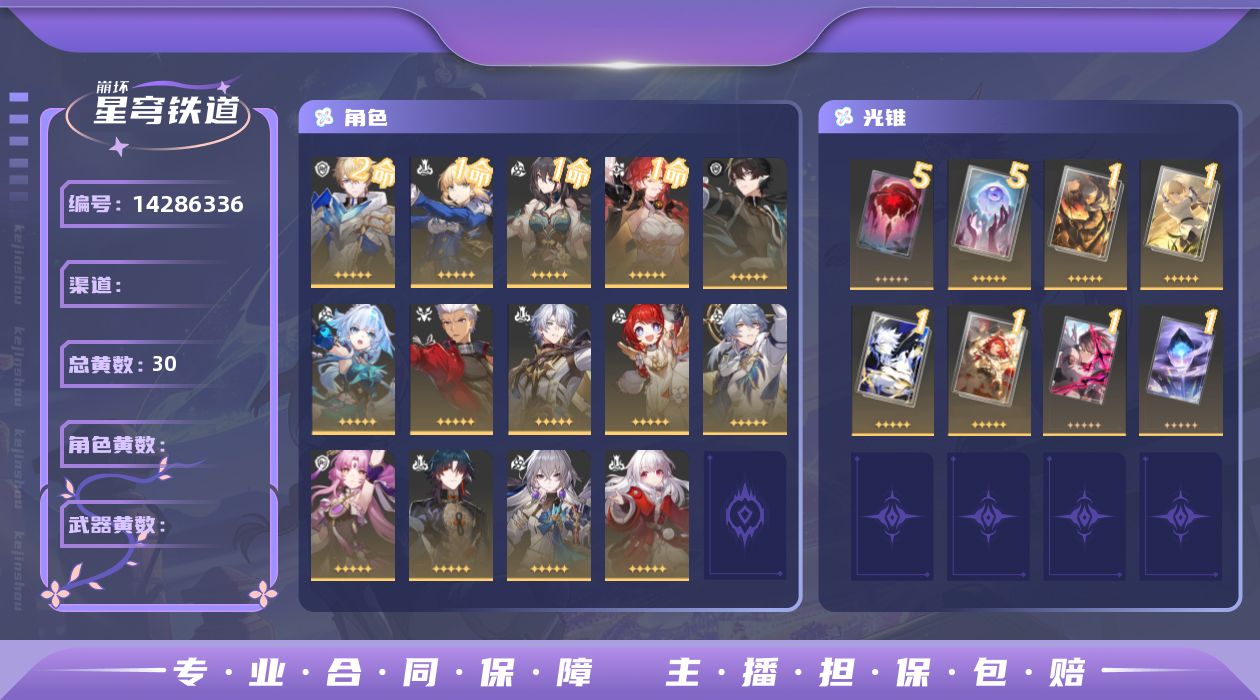Pick the white-haired Clara in red coat
1260x700 pixels.
point(646,515)
